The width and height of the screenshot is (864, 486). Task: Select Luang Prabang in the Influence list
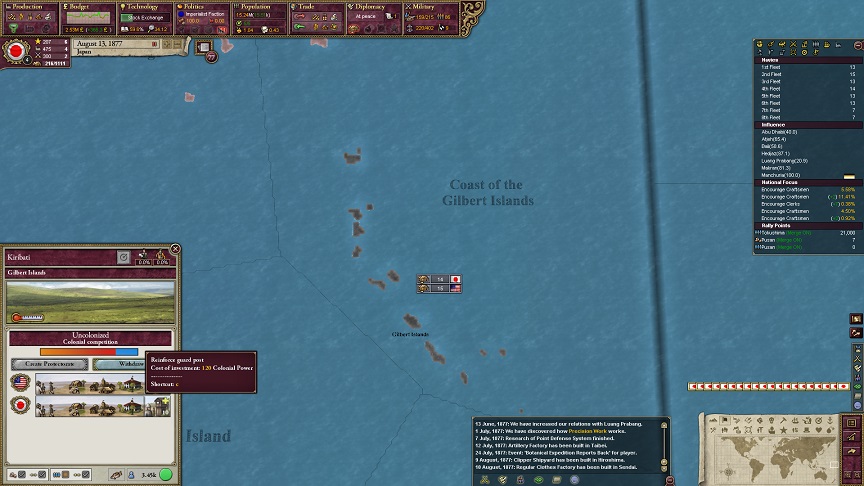[785, 160]
